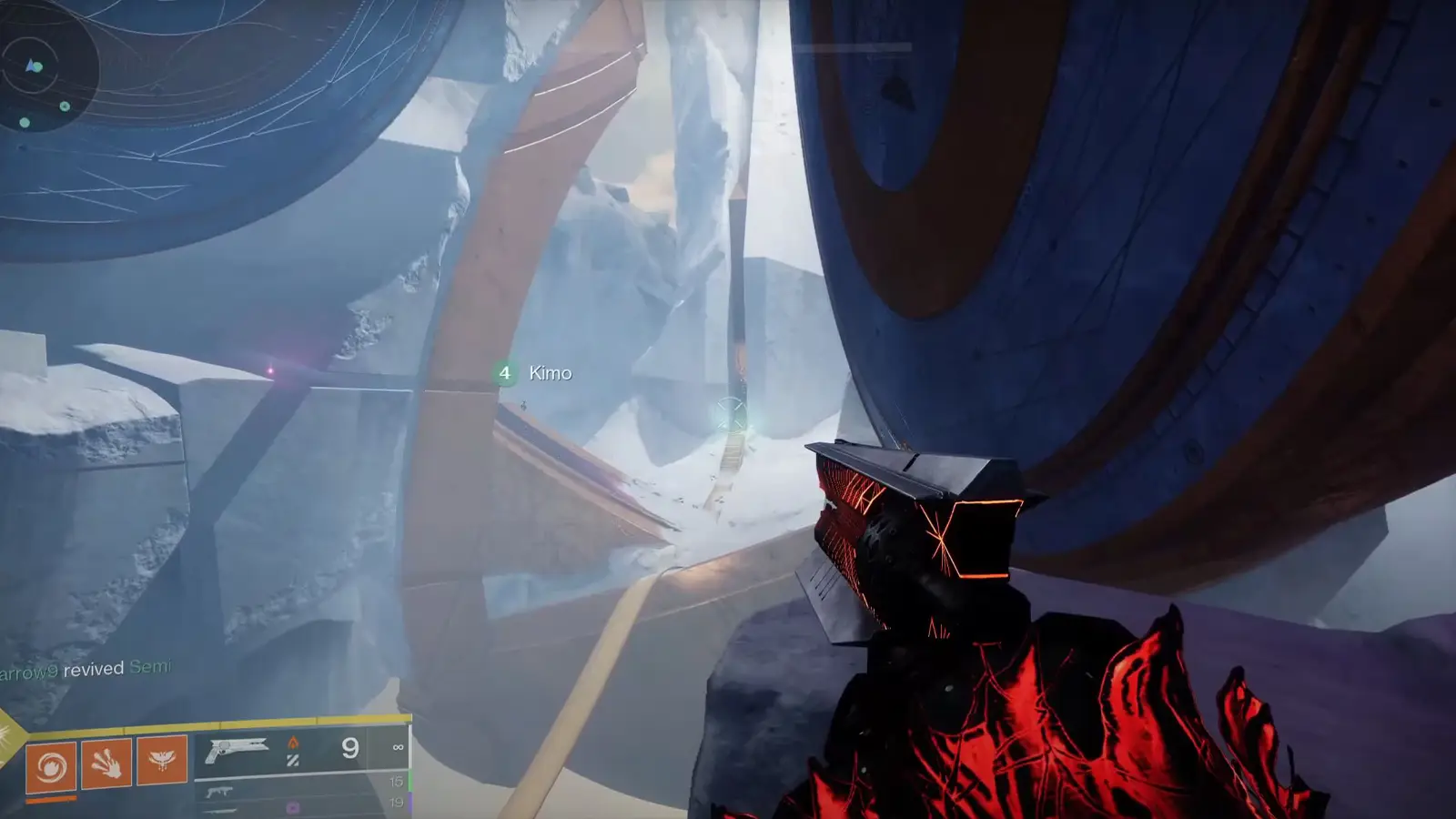Viewport: 1456px width, 819px height.
Task: Click the super energy charge bar
Action: [x=50, y=798]
